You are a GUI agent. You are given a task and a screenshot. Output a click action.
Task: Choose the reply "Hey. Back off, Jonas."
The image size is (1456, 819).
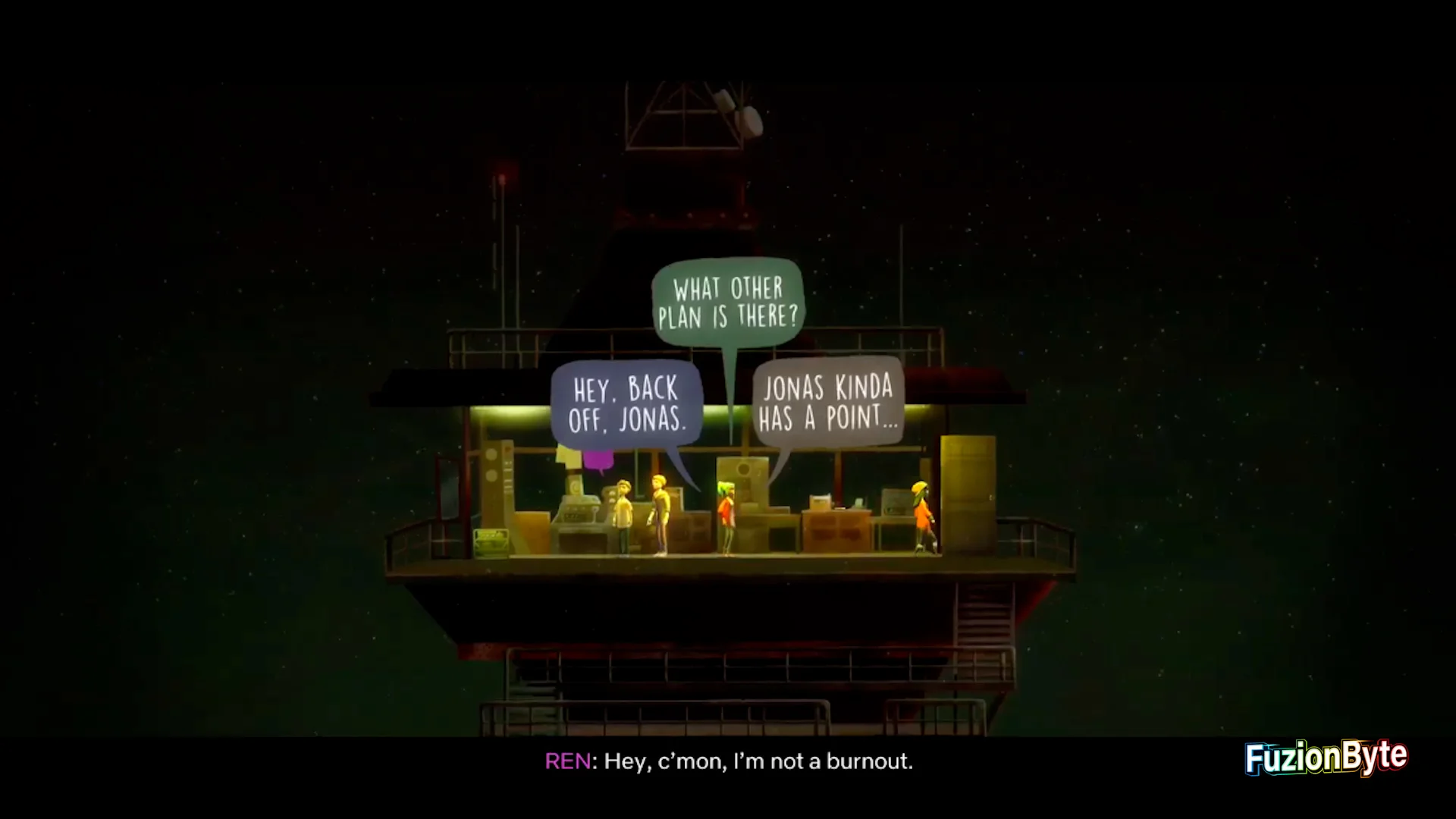(x=627, y=403)
